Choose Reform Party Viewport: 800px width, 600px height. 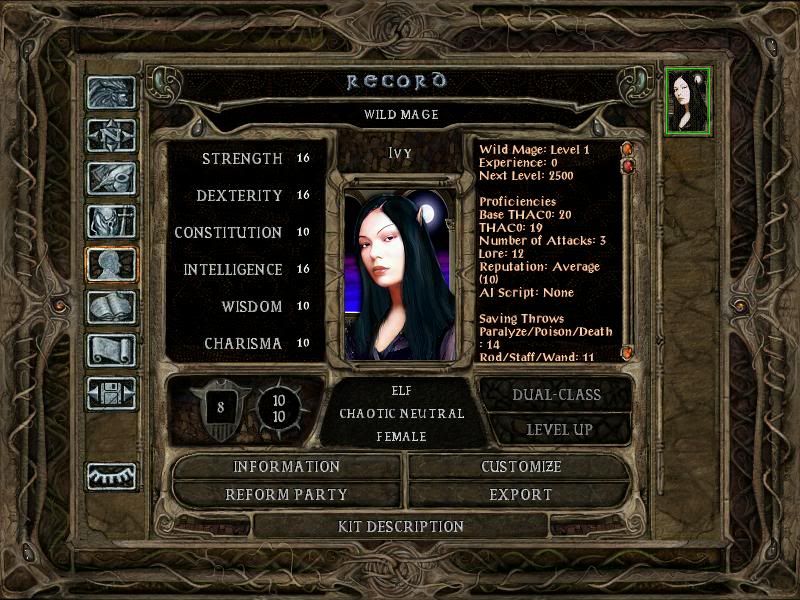click(x=287, y=495)
